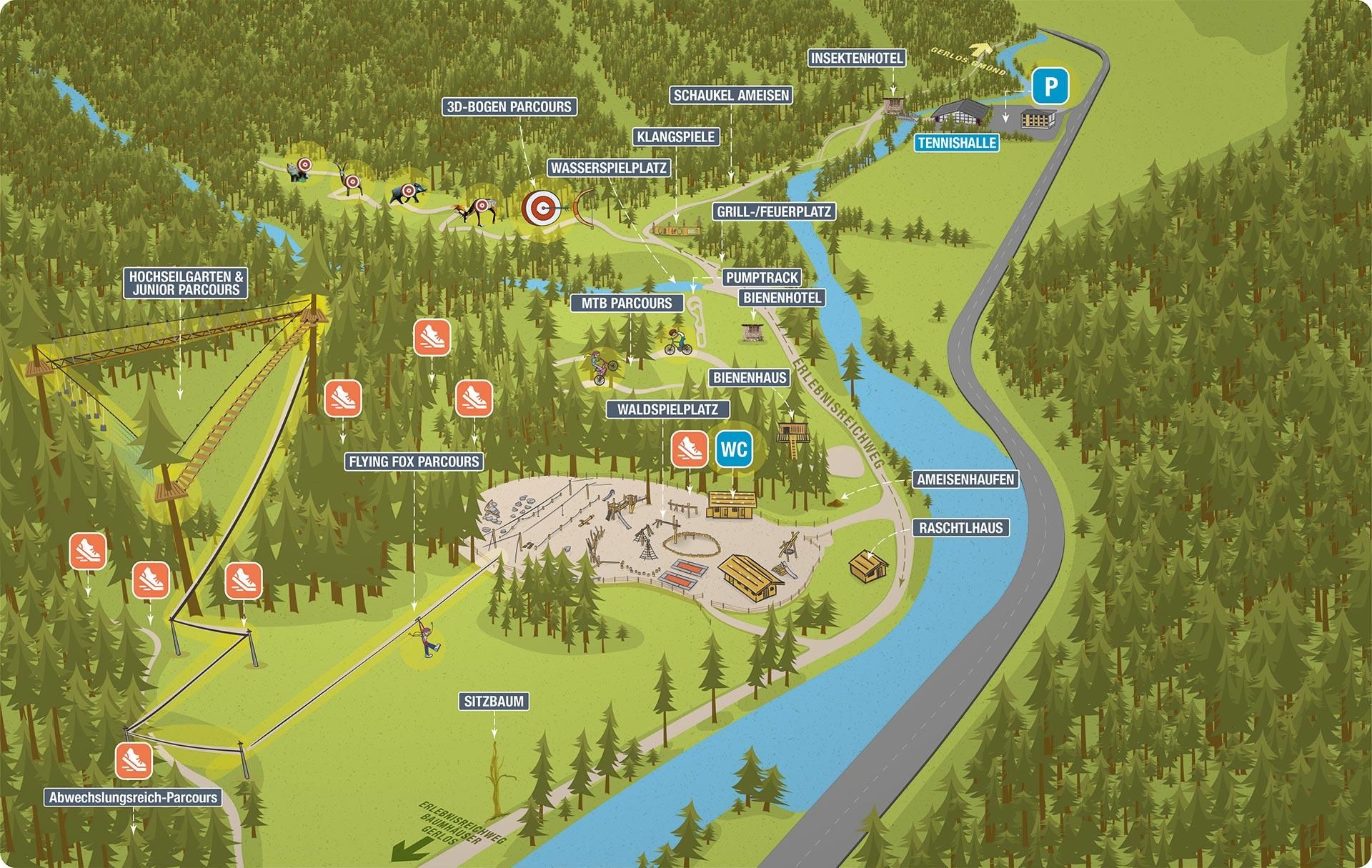1372x868 pixels.
Task: Select the Raschtlhaus label
Action: coord(960,528)
